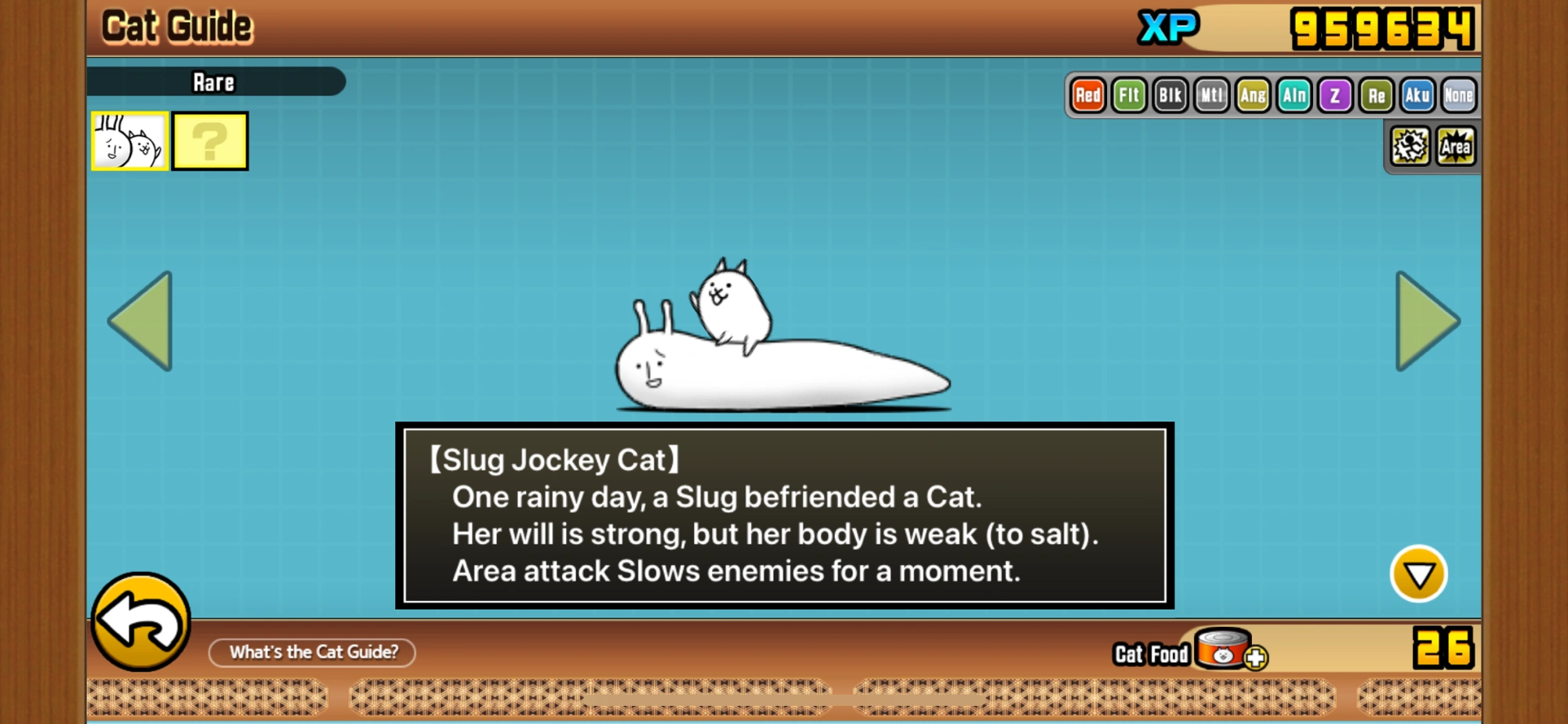
Task: Open the What's the Cat Guide help
Action: [x=312, y=652]
